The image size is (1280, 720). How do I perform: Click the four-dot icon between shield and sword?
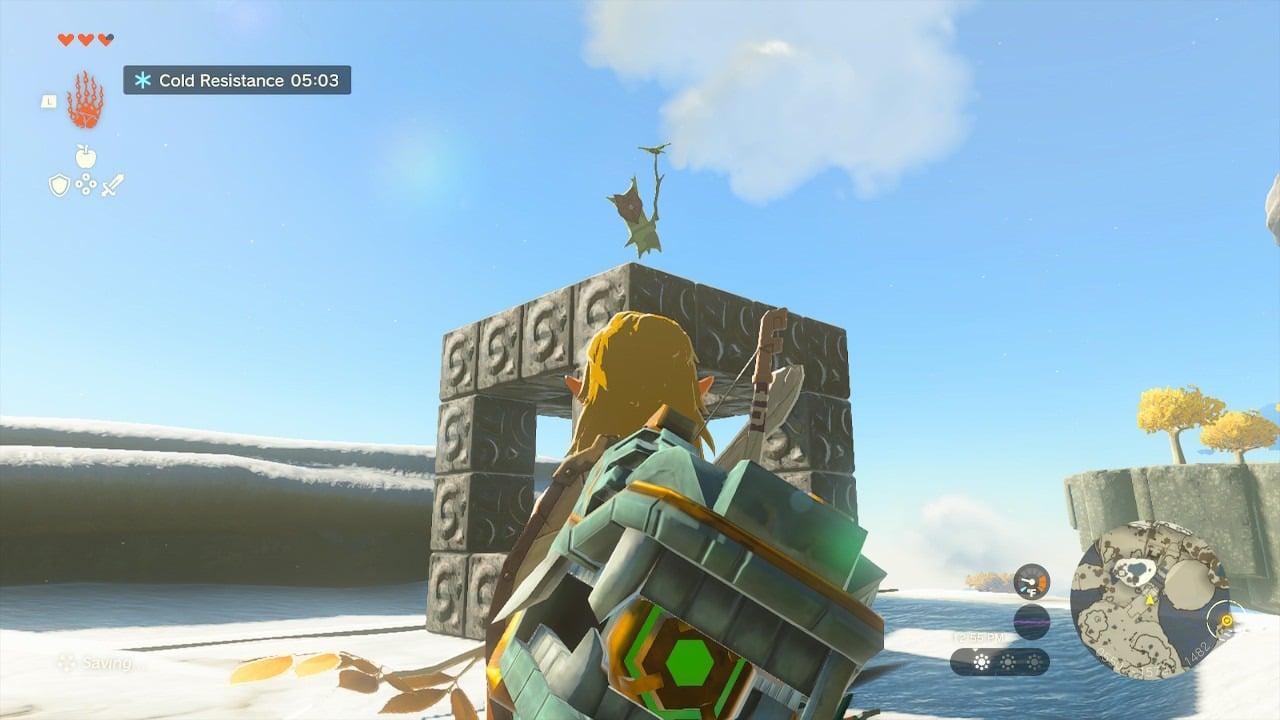(x=86, y=185)
